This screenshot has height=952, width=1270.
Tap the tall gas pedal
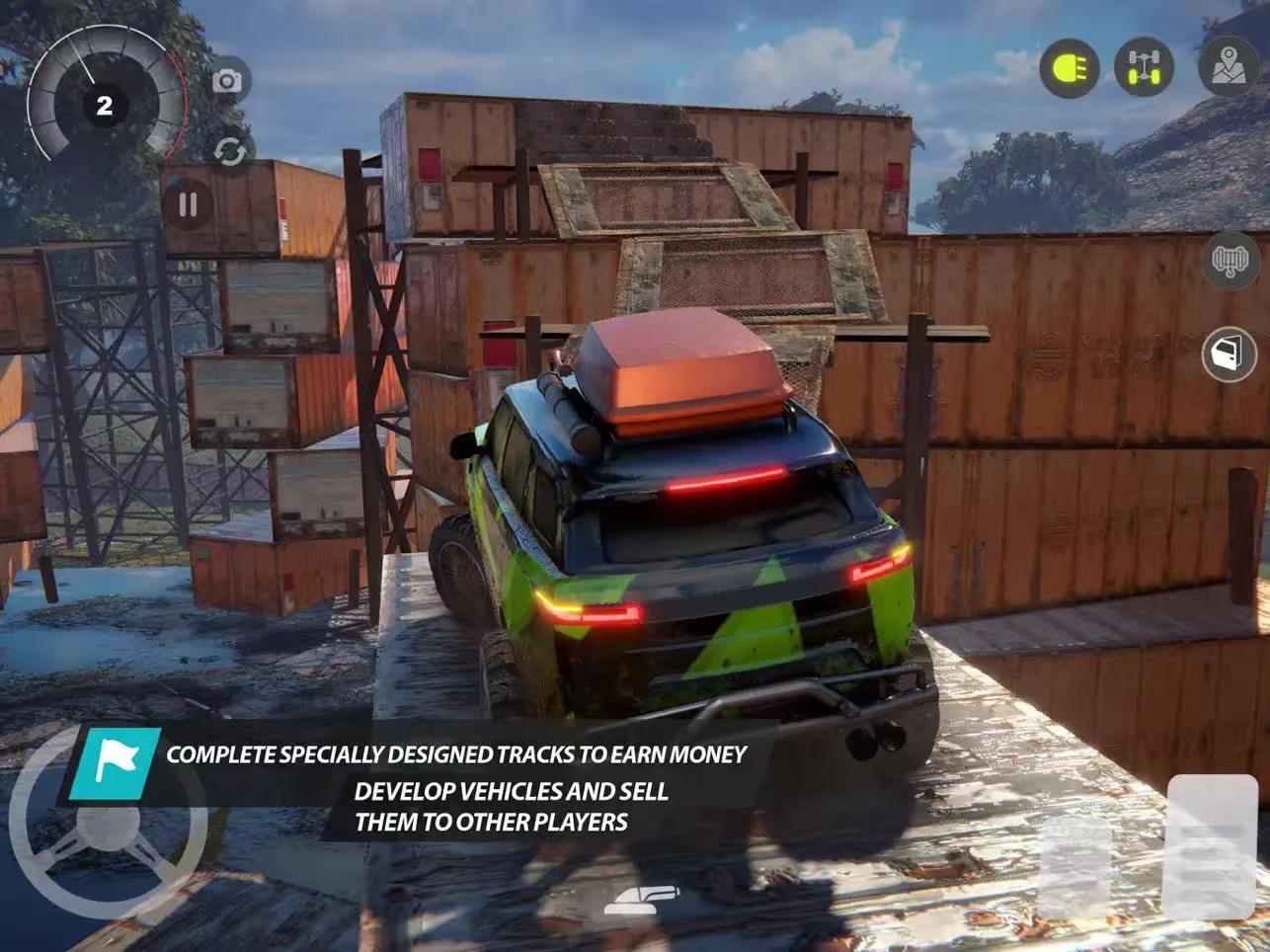pos(1211,847)
